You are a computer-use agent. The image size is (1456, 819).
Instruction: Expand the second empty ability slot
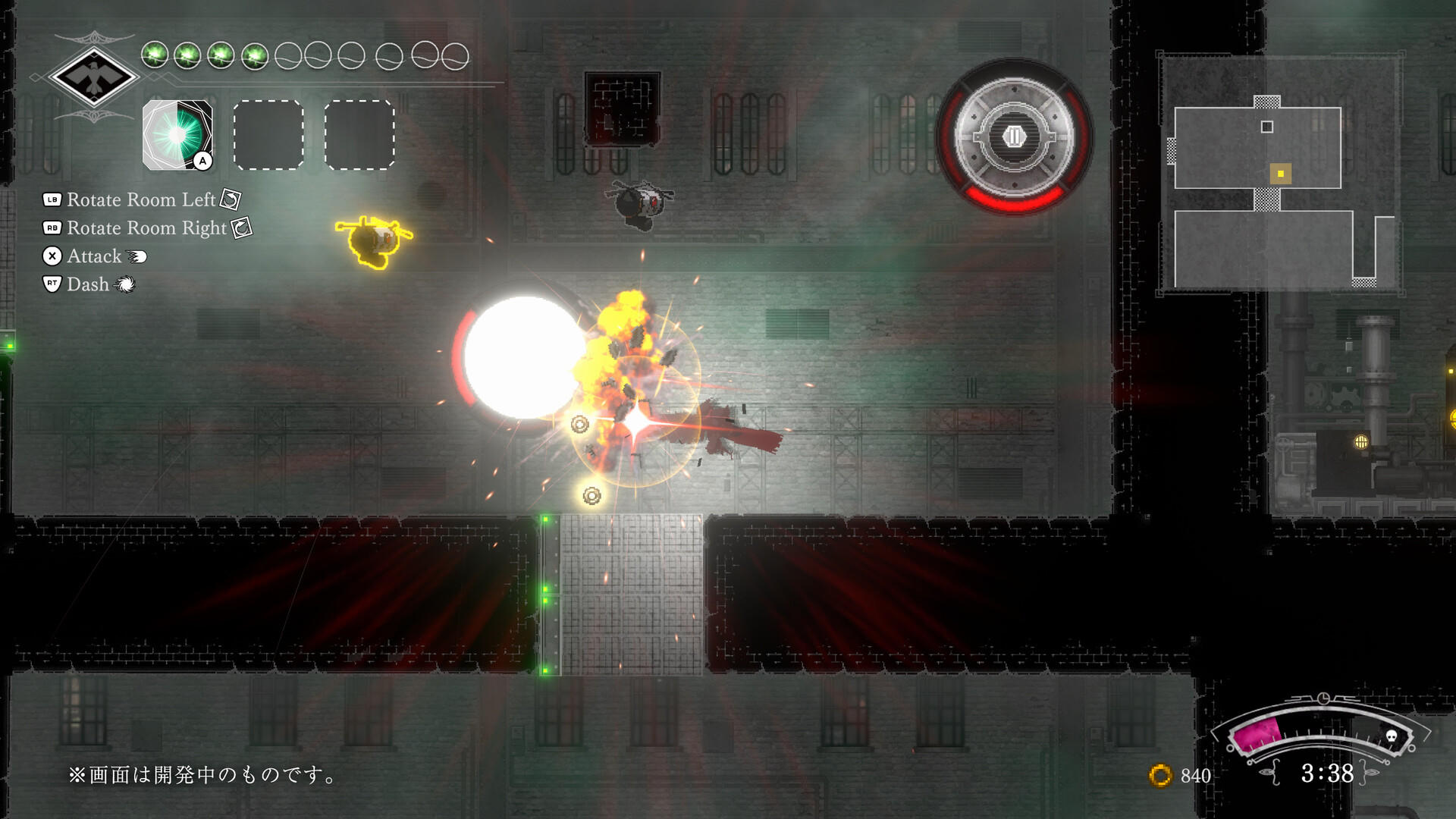(359, 133)
